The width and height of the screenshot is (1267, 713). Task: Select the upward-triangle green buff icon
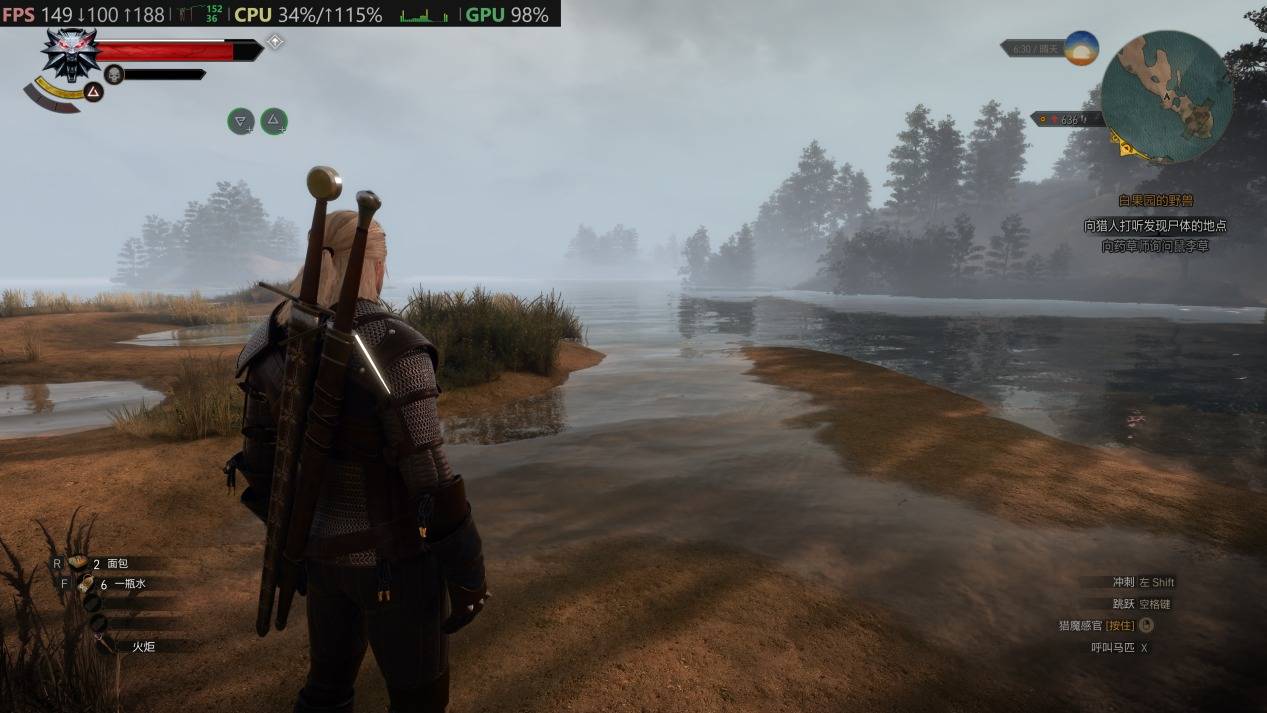tap(273, 121)
